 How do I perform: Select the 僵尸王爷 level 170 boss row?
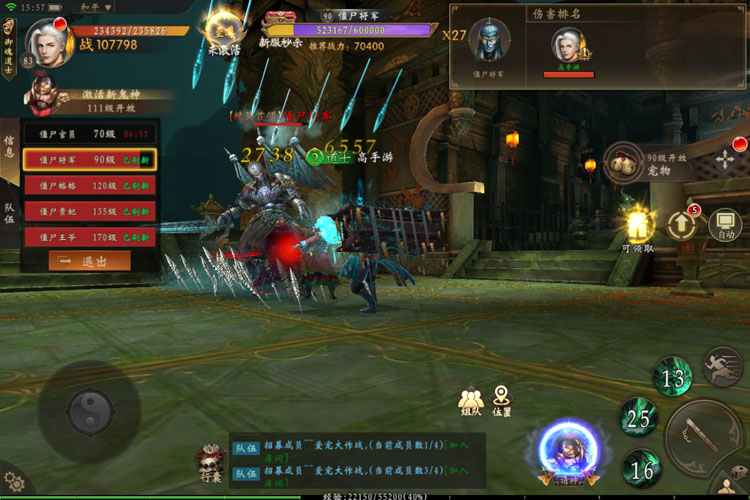90,238
